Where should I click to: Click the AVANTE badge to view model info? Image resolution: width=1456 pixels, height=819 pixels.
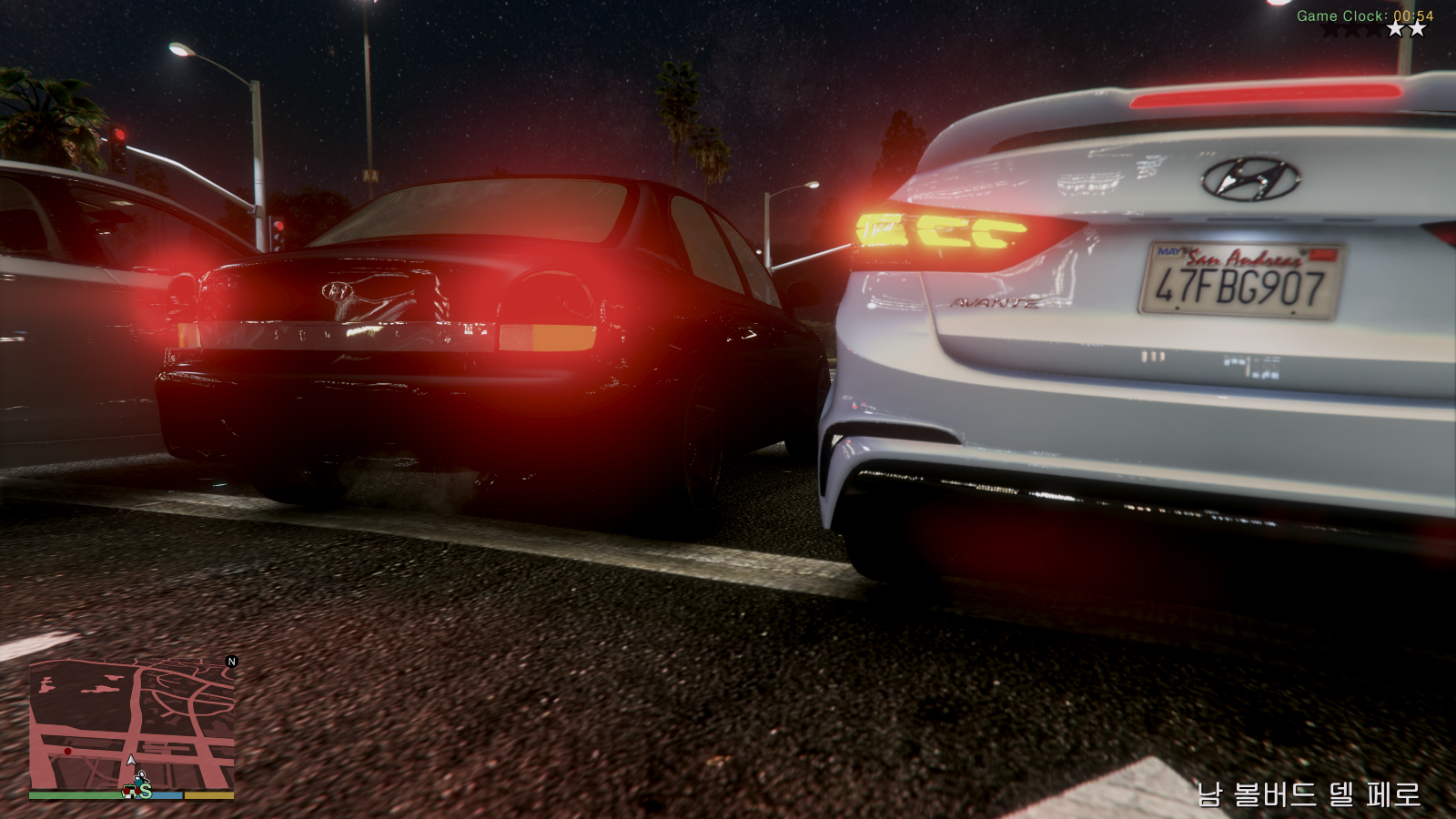pos(991,304)
